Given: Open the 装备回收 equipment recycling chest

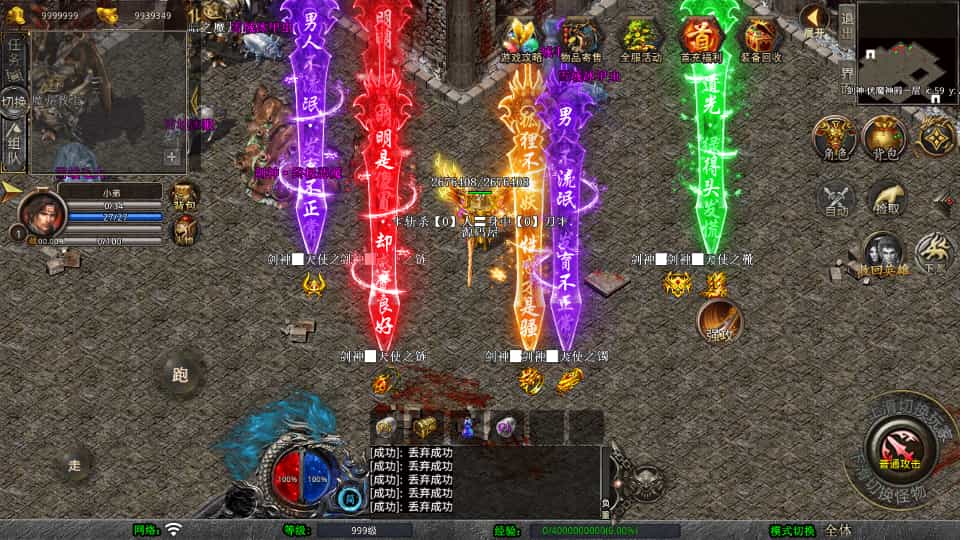Looking at the screenshot, I should coord(761,41).
